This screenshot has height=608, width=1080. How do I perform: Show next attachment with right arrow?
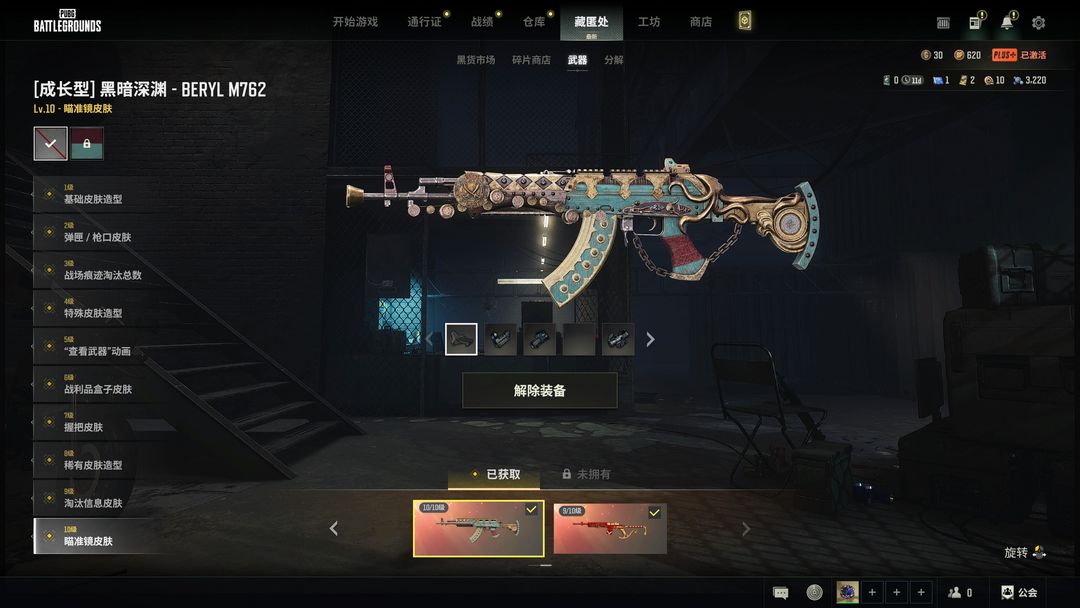[x=650, y=340]
